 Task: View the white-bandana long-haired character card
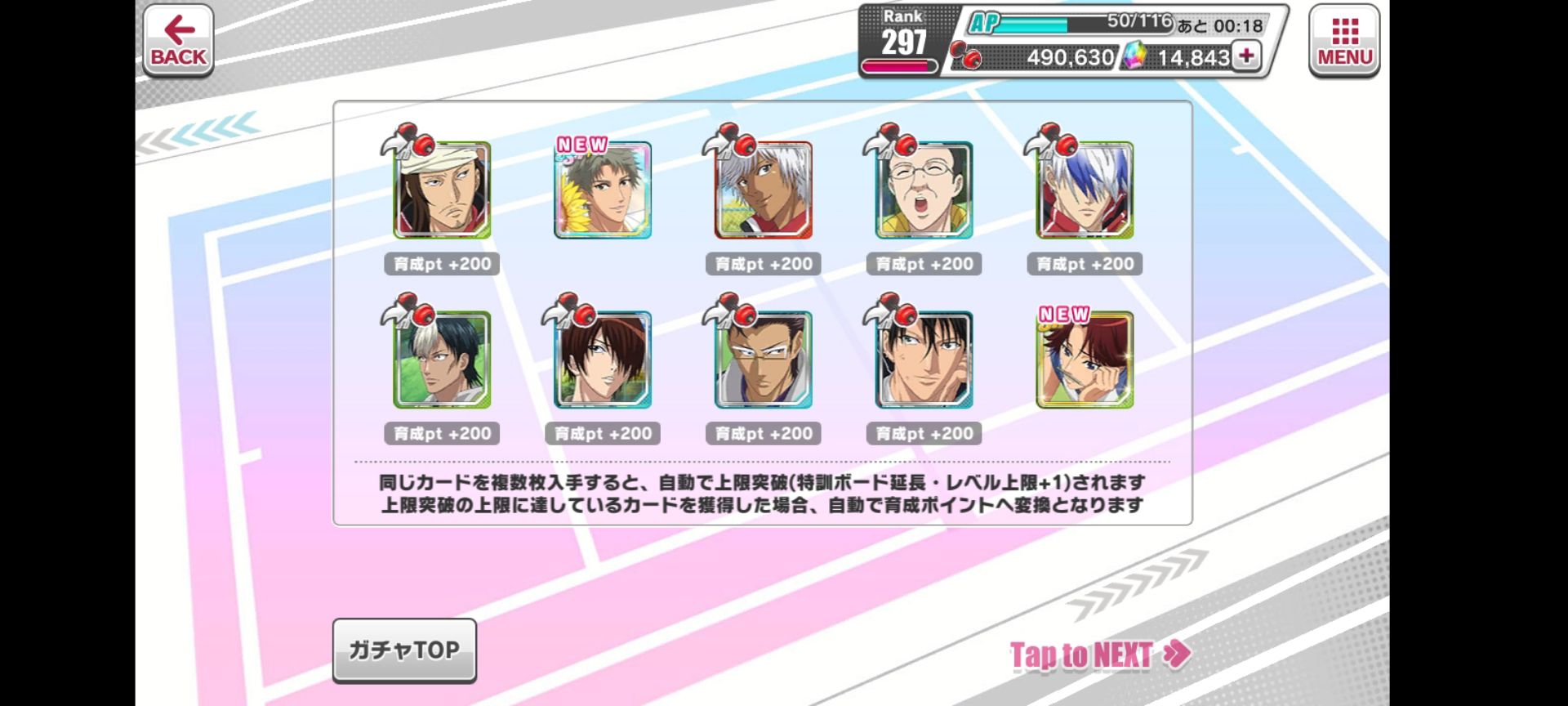(x=442, y=190)
